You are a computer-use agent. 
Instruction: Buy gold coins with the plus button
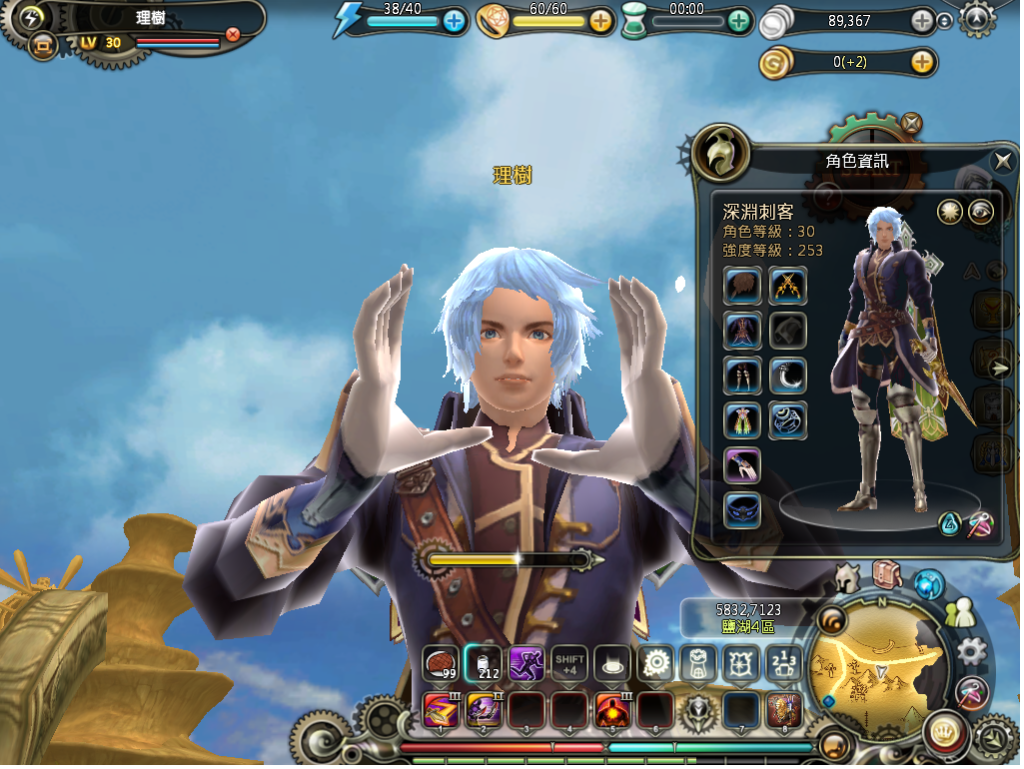pos(922,62)
